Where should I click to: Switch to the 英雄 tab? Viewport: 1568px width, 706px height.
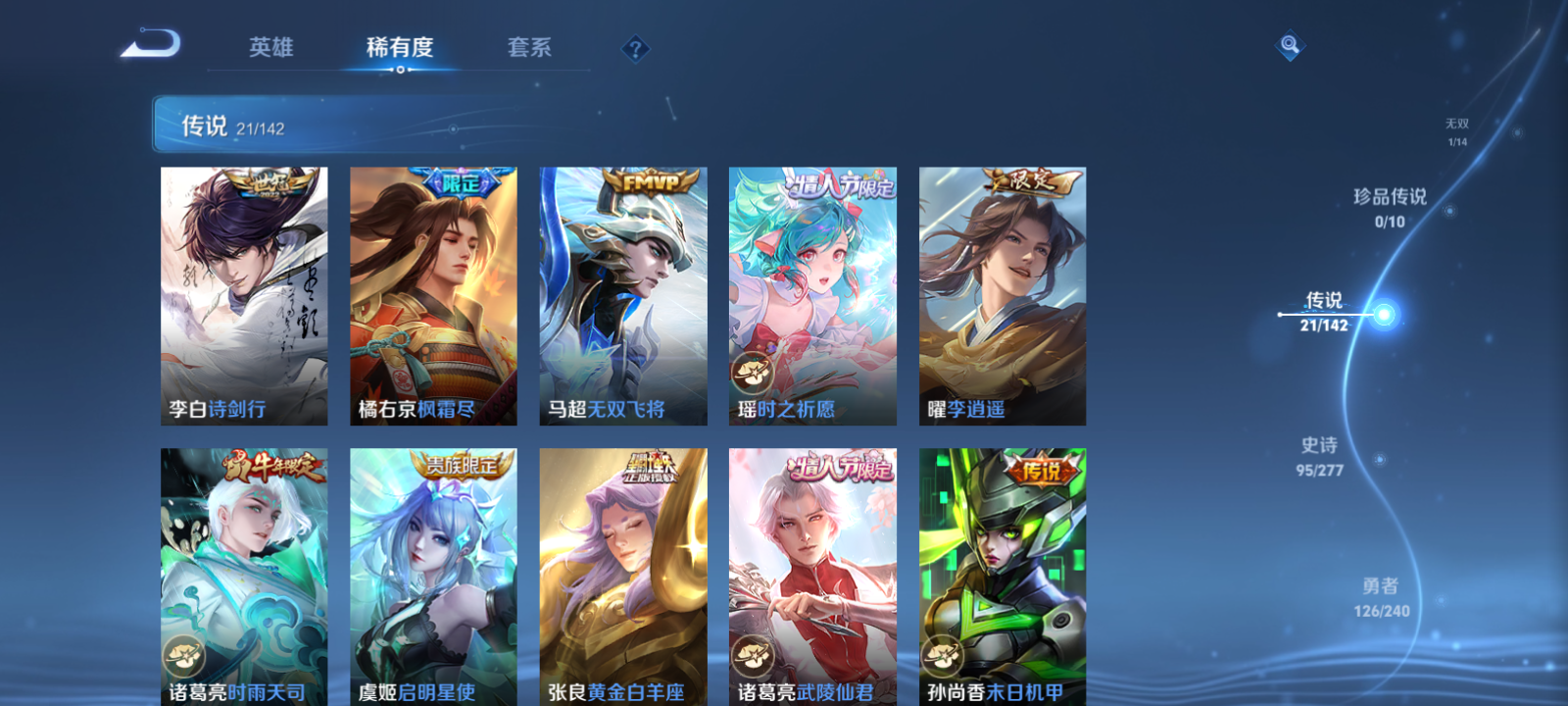(x=271, y=48)
